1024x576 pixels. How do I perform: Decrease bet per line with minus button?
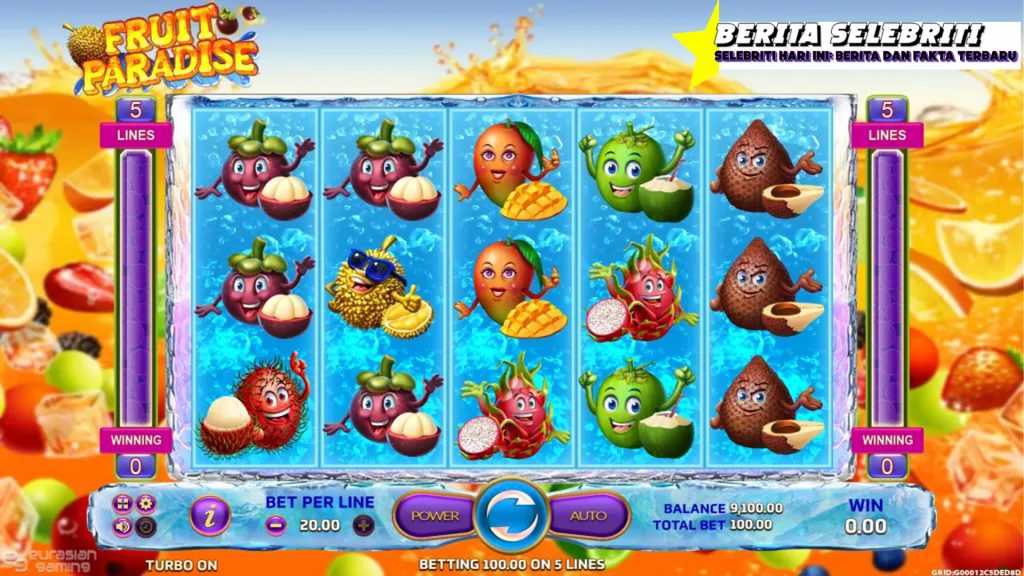point(277,525)
